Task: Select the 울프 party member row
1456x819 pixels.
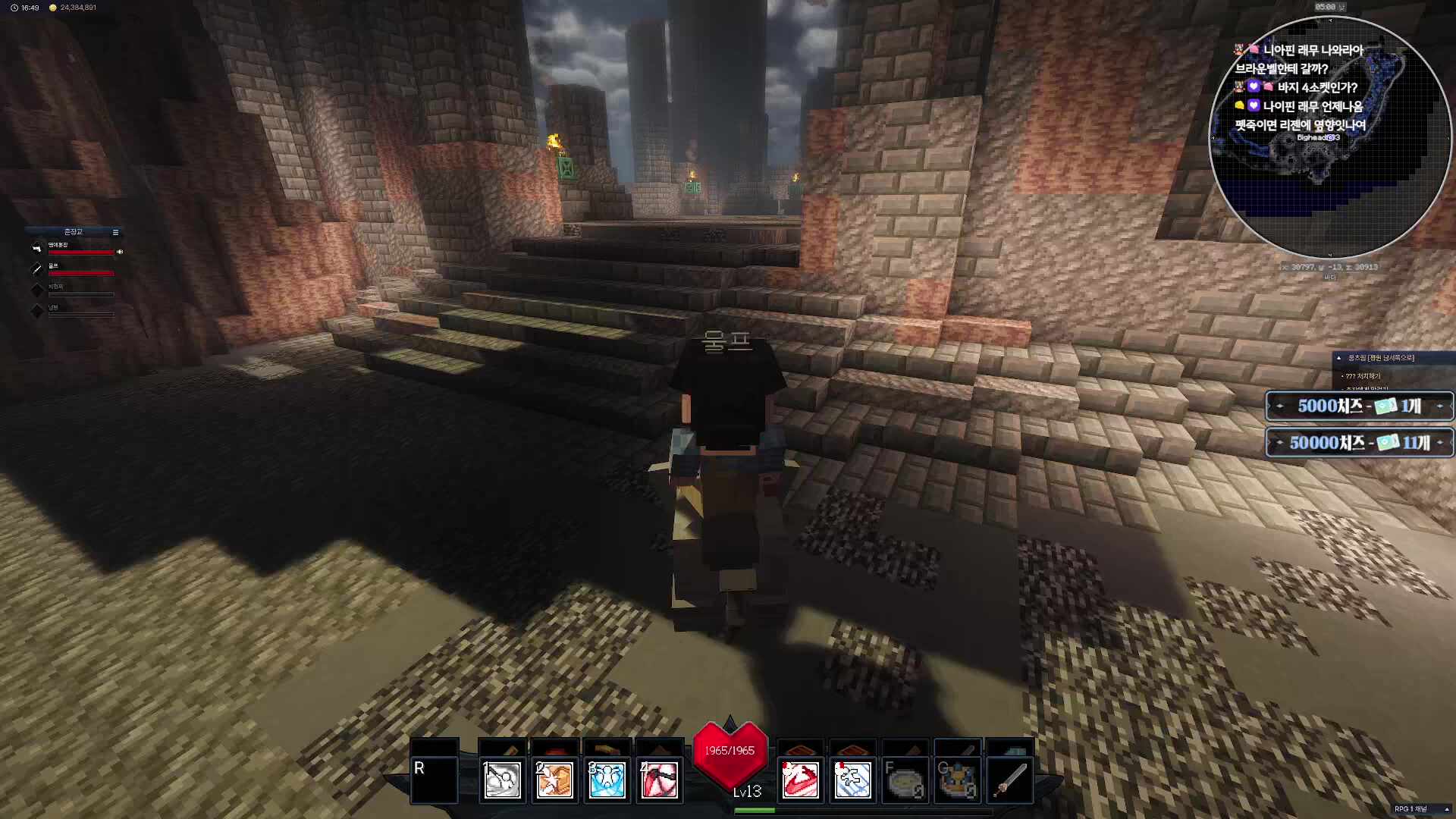Action: [x=76, y=269]
